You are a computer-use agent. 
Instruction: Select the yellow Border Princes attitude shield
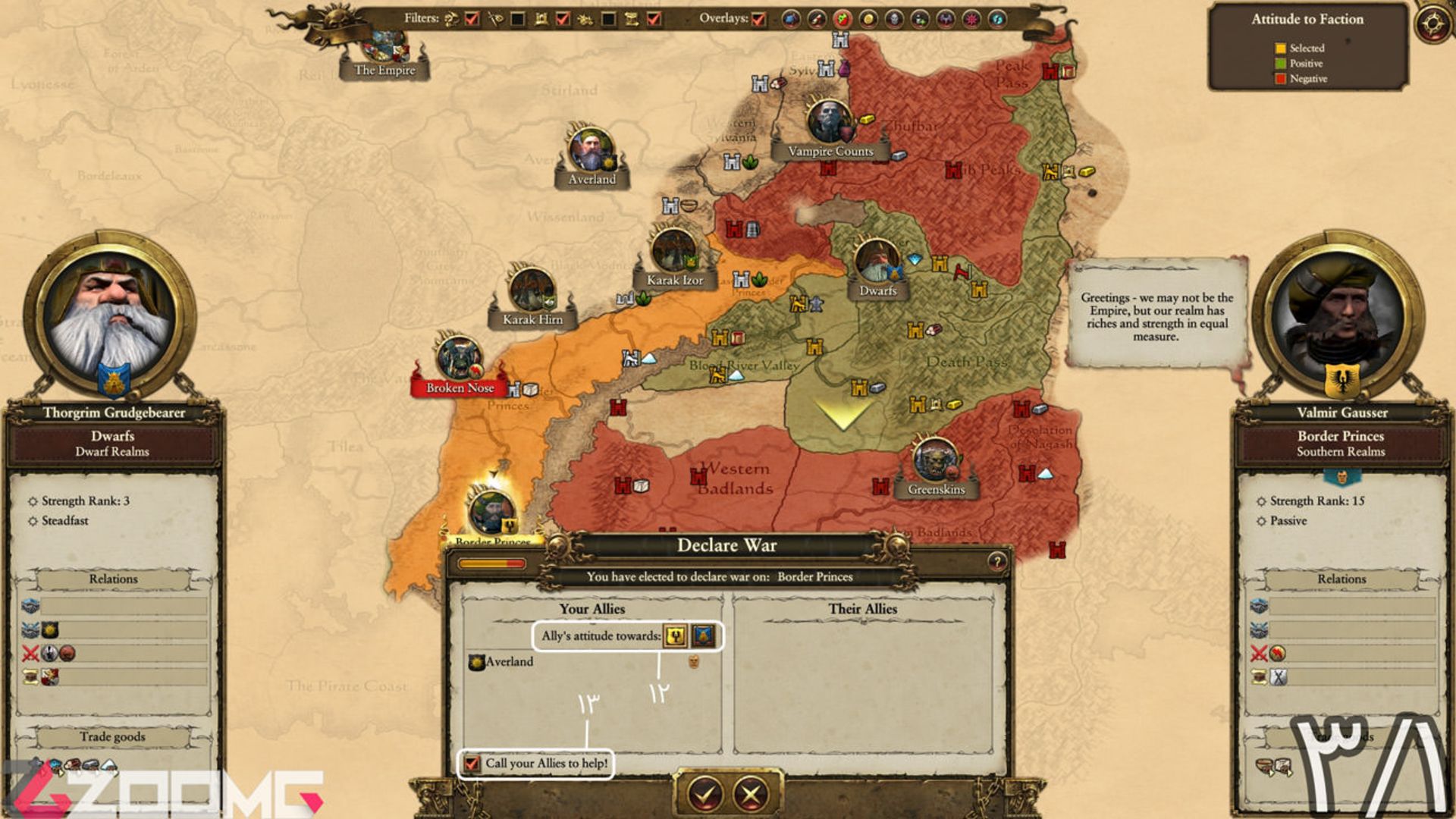point(675,636)
